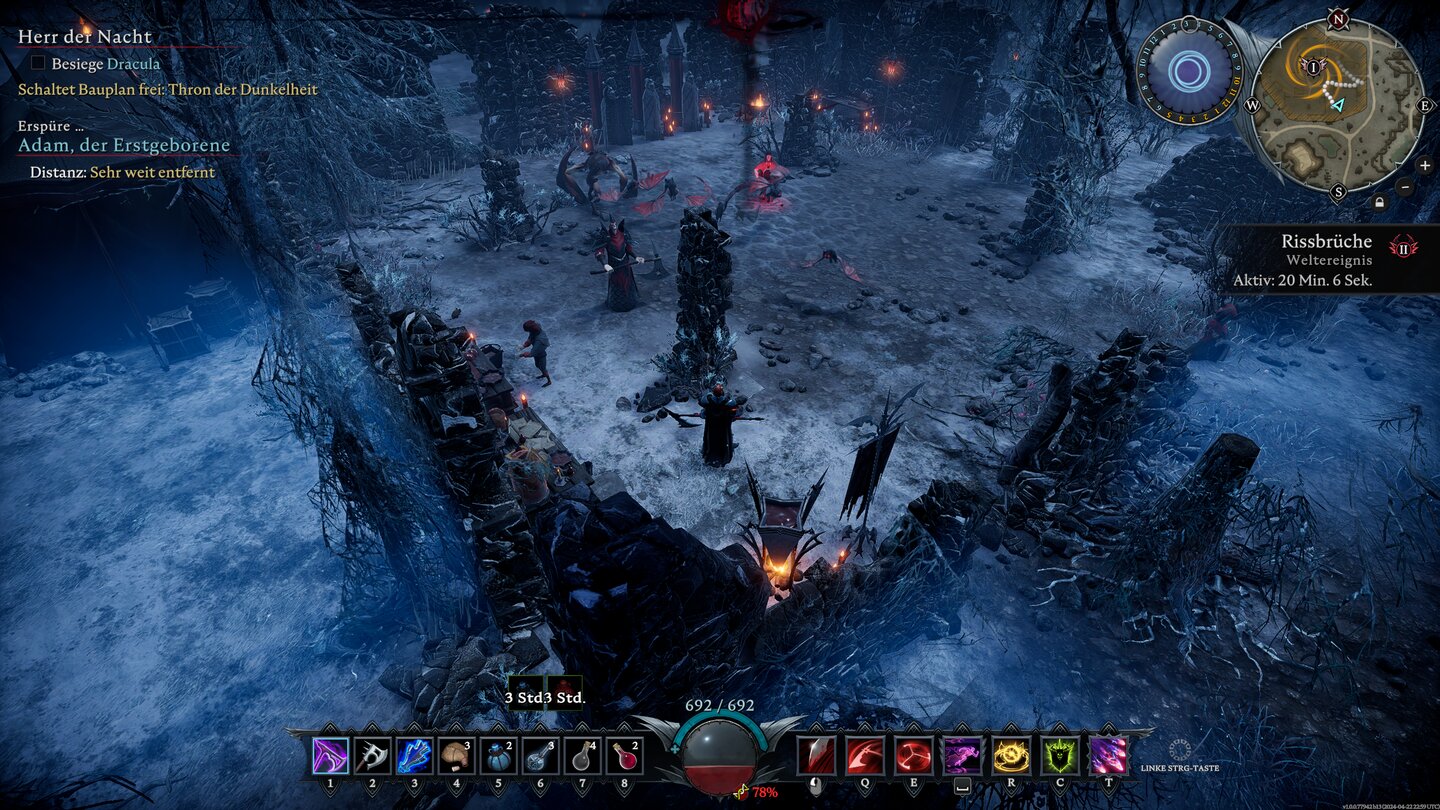Use the blue flask in slot 5

point(498,756)
